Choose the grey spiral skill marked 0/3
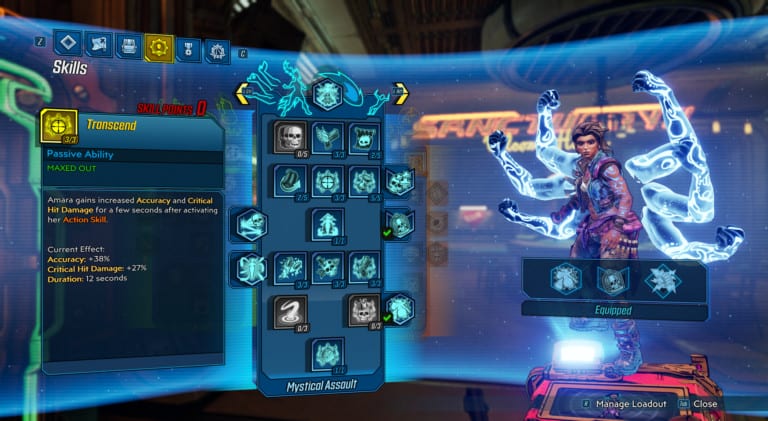768x421 pixels. 291,311
